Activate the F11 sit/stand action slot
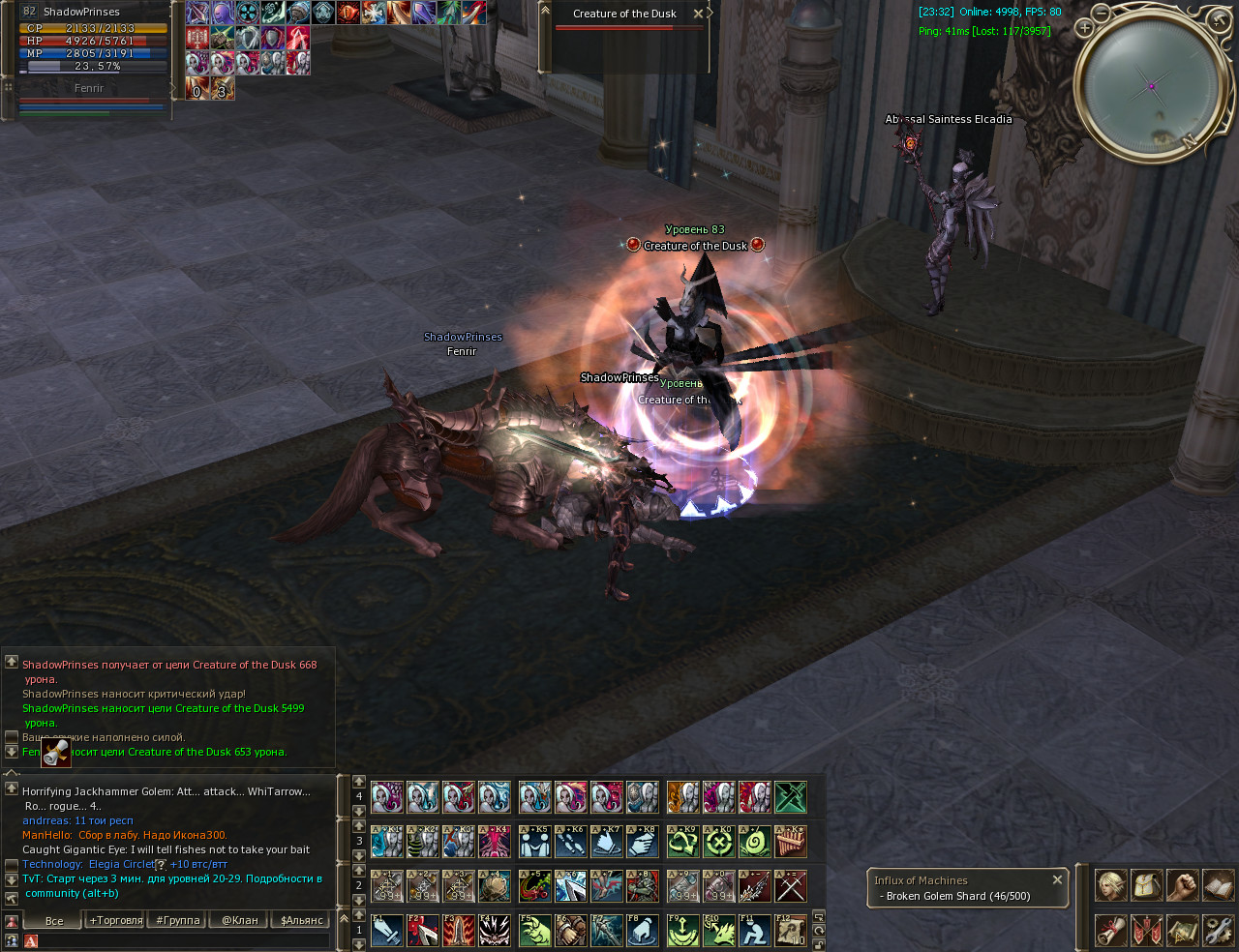The height and width of the screenshot is (952, 1239). click(x=754, y=931)
